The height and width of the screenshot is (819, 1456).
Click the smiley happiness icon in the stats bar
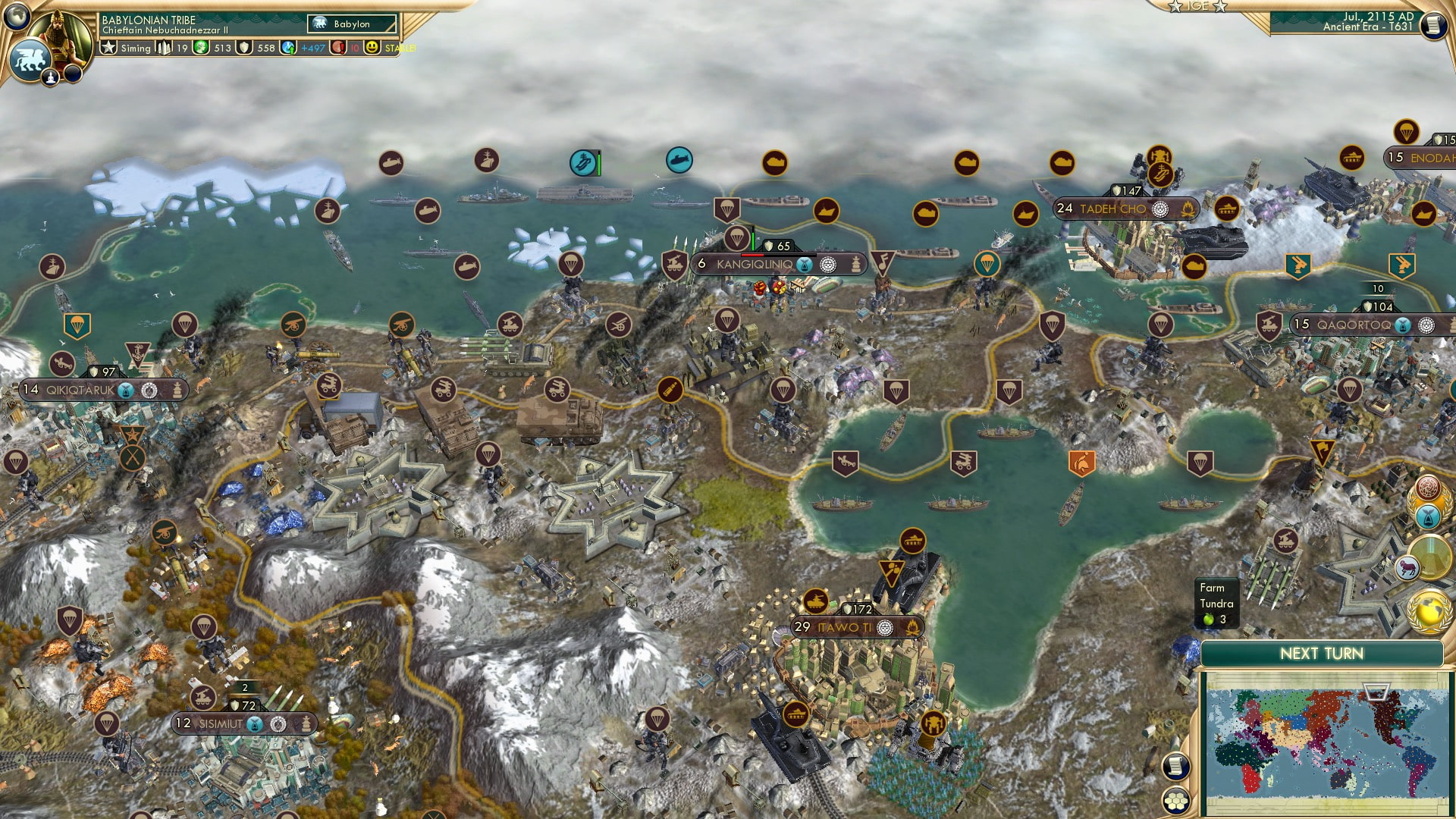coord(372,48)
